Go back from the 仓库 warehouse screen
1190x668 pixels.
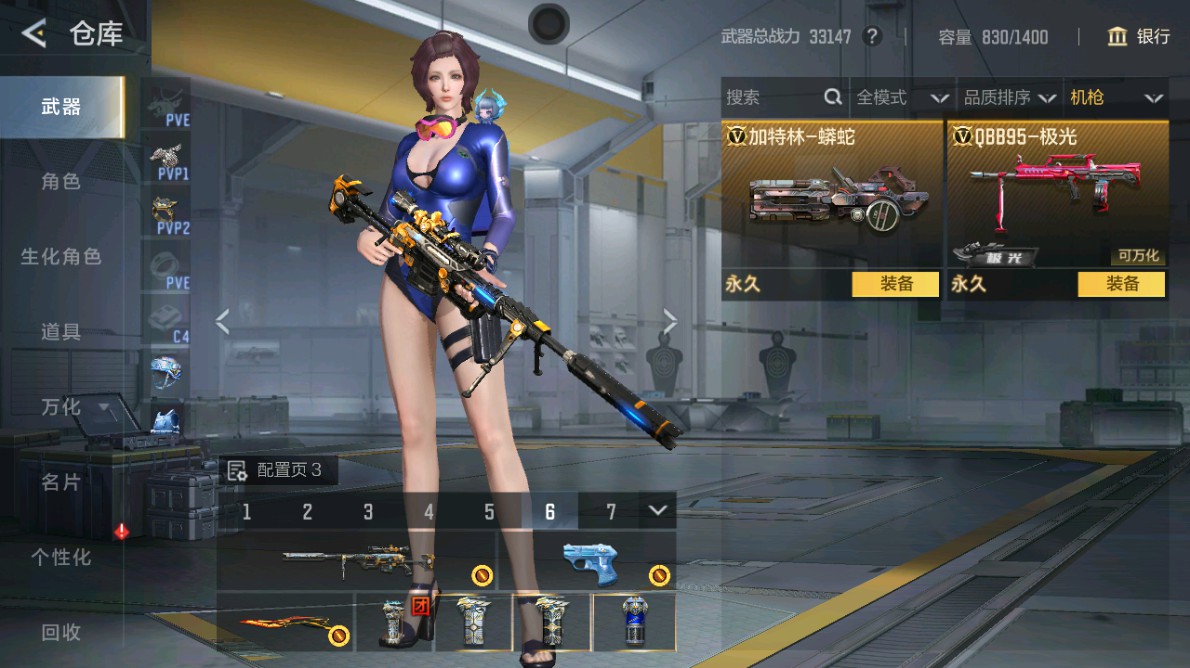[35, 34]
